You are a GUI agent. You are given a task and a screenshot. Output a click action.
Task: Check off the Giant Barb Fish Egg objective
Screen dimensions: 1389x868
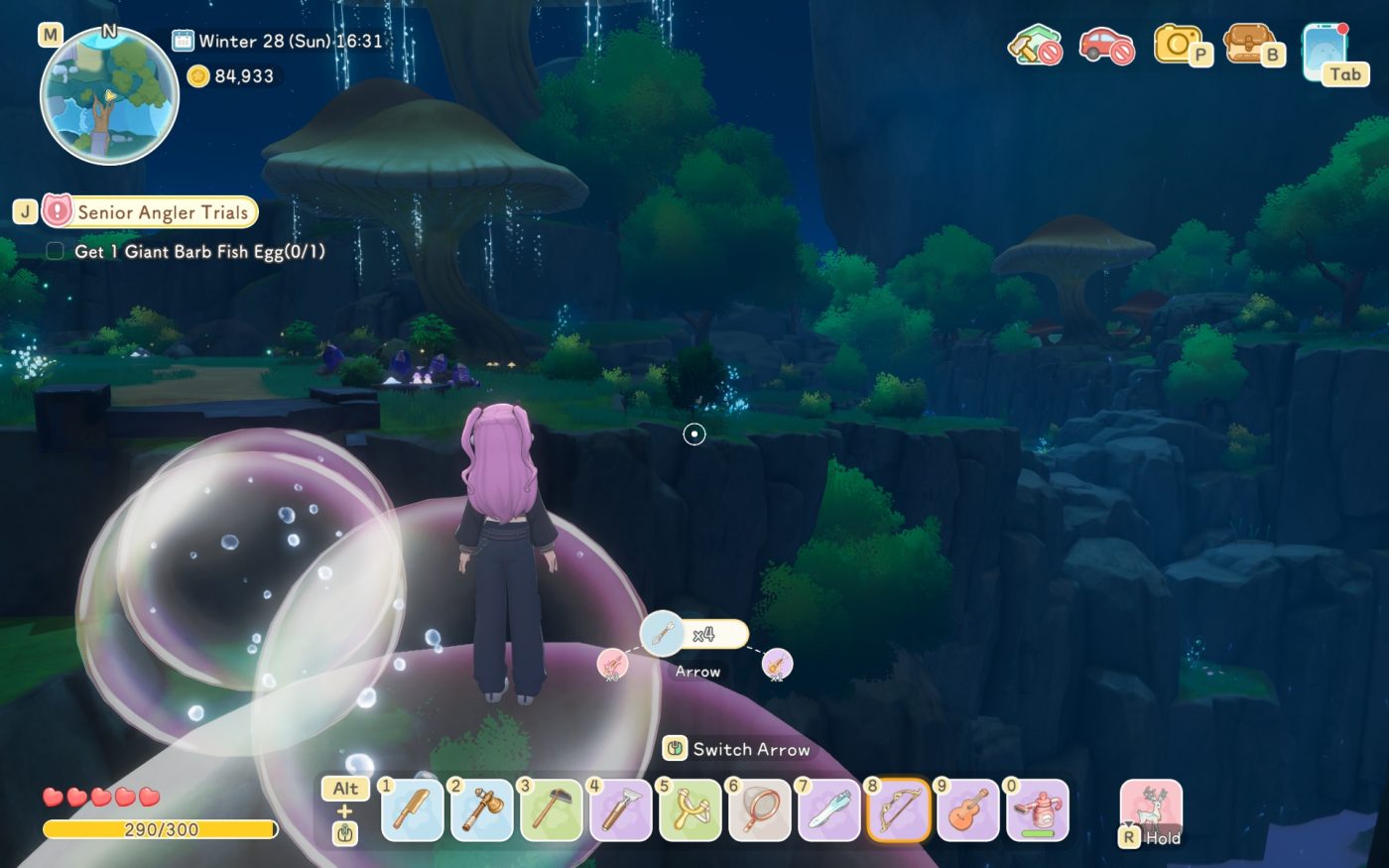click(55, 252)
